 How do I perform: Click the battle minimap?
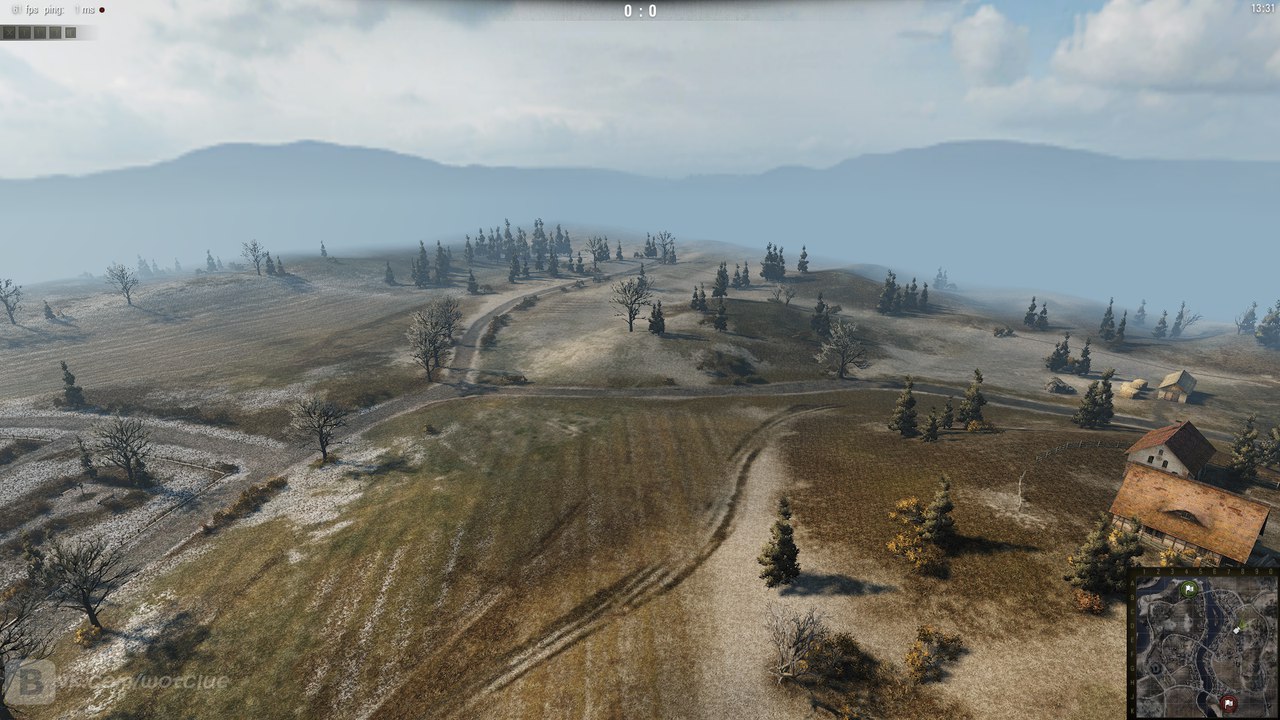(1204, 645)
